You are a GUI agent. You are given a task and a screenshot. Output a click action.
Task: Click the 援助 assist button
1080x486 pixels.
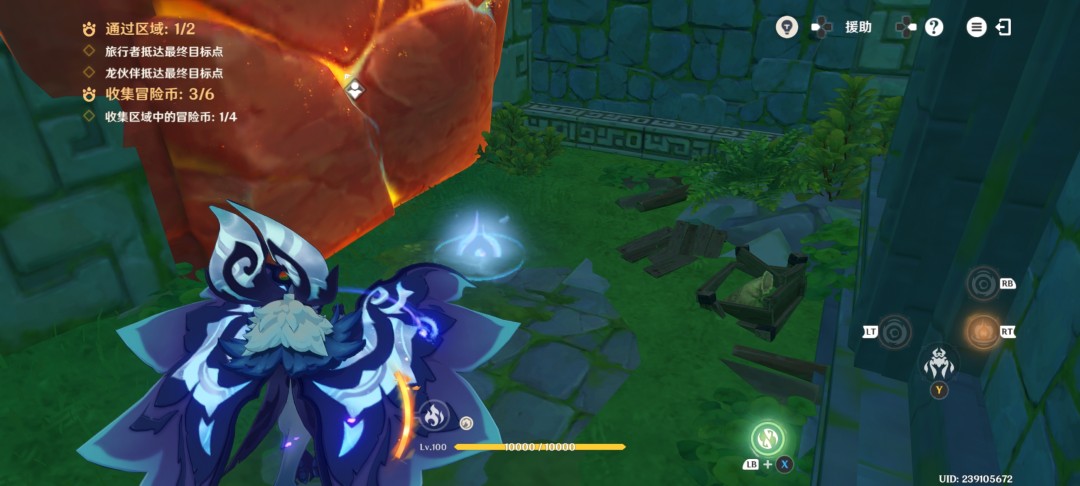click(858, 27)
